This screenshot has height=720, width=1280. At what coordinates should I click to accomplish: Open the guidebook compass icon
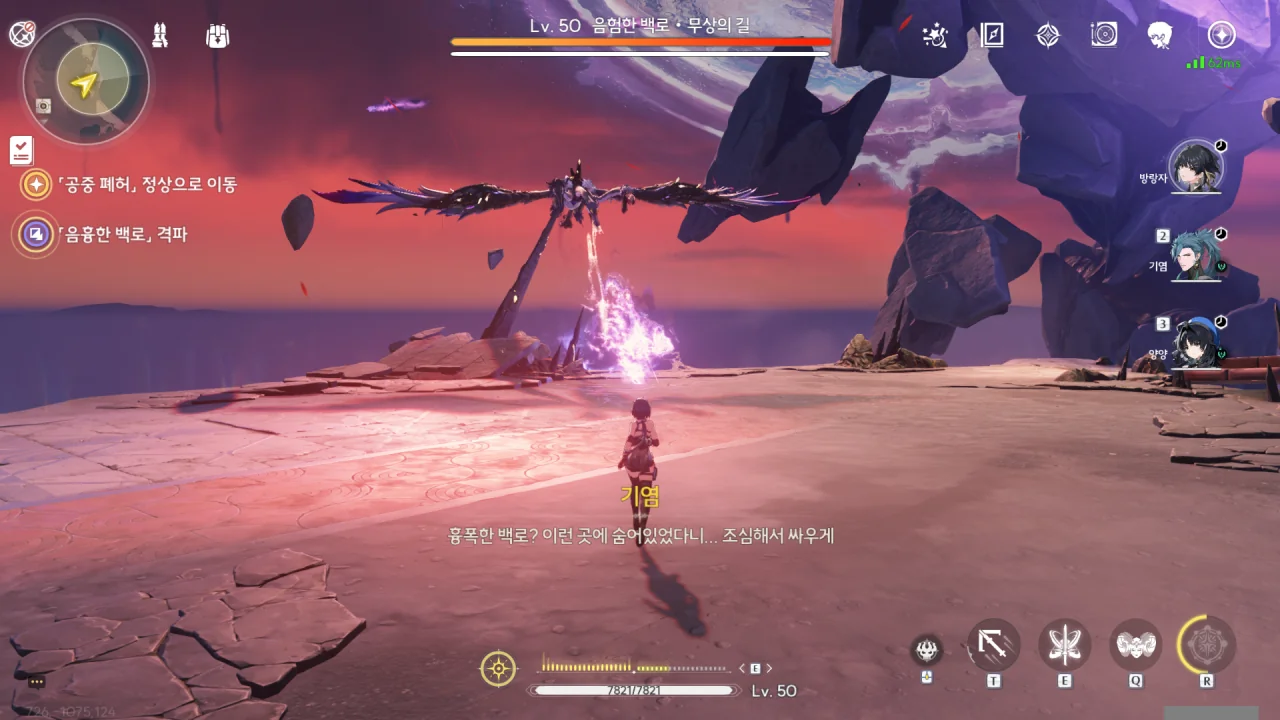pos(991,36)
